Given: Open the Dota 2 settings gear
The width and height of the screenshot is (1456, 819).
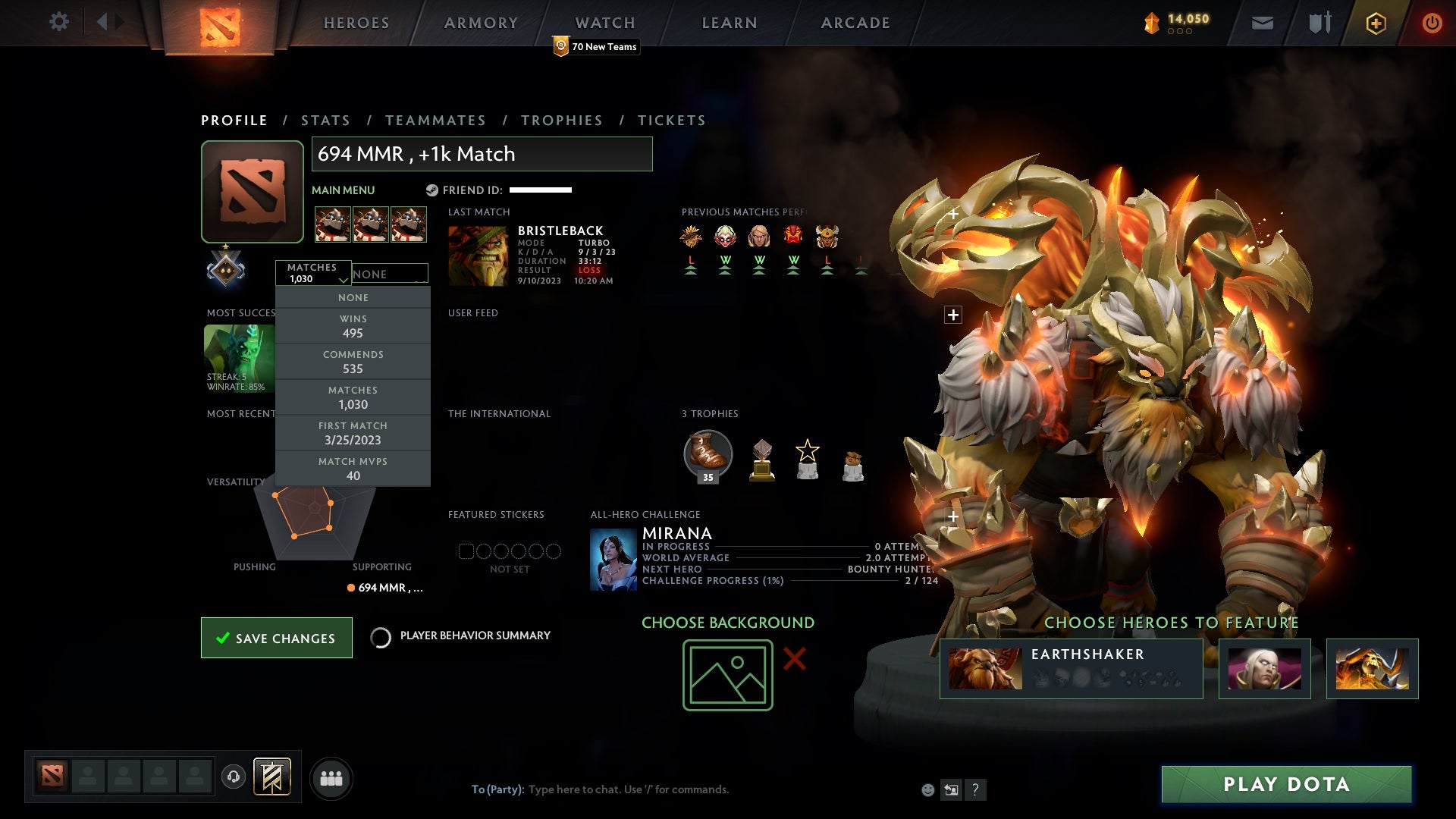Looking at the screenshot, I should pos(59,22).
